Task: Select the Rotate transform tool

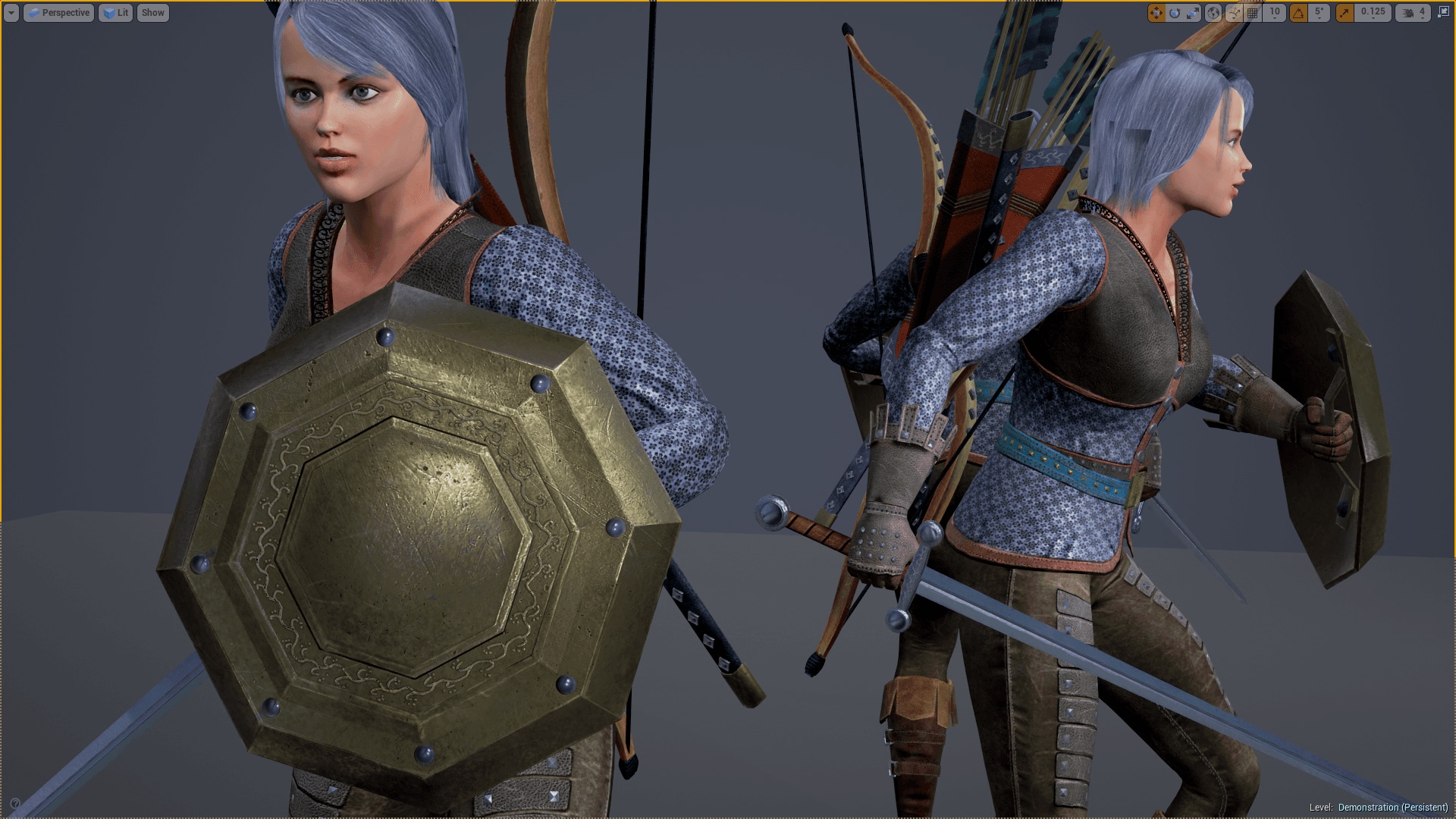Action: point(1175,12)
